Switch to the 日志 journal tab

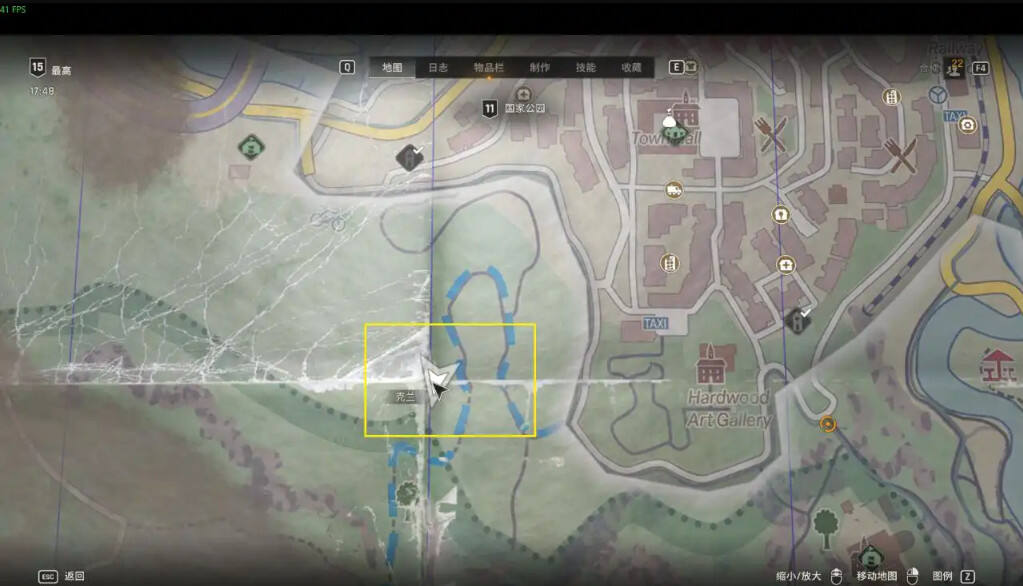[438, 68]
